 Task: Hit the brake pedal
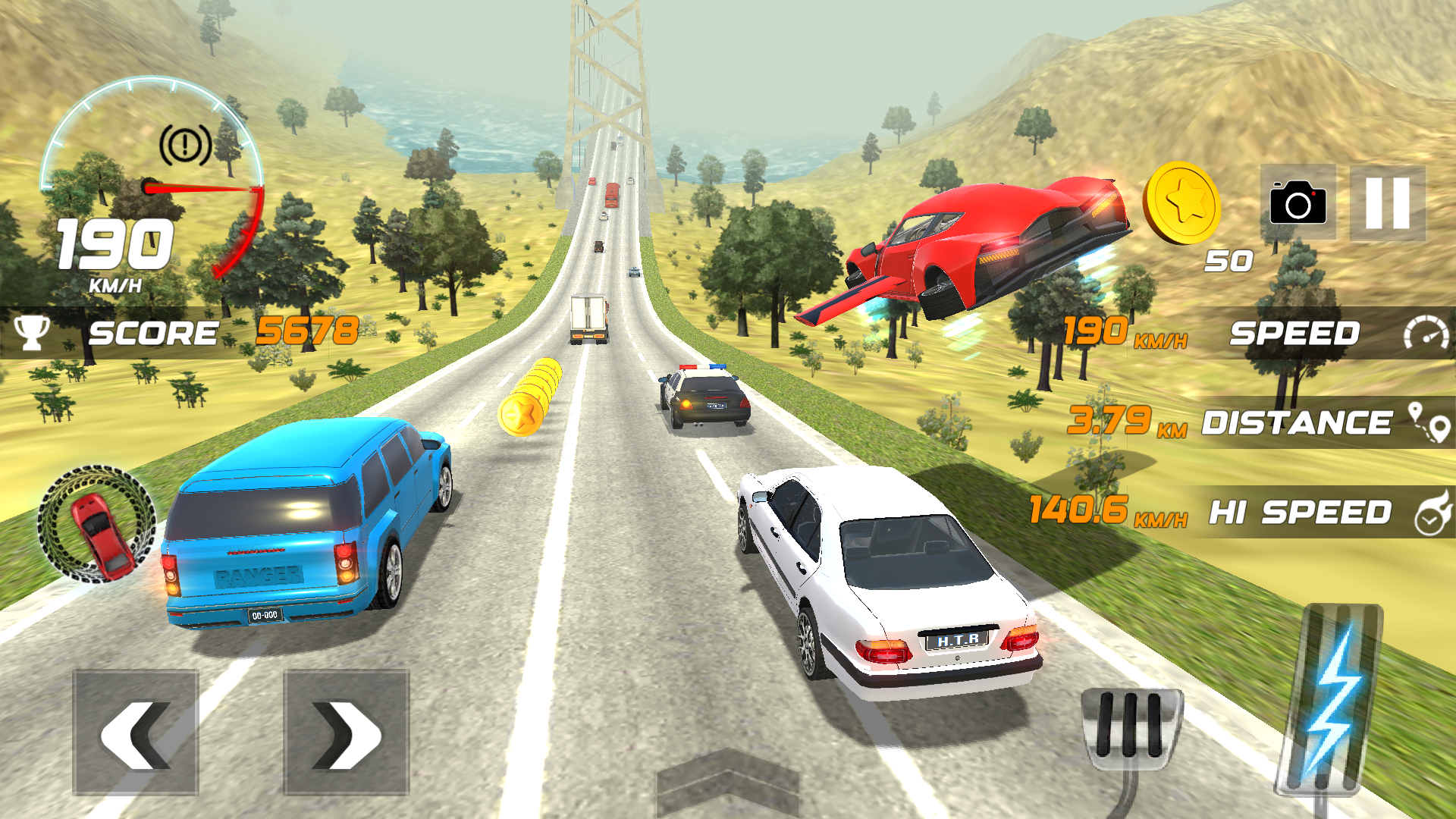[x=1131, y=726]
